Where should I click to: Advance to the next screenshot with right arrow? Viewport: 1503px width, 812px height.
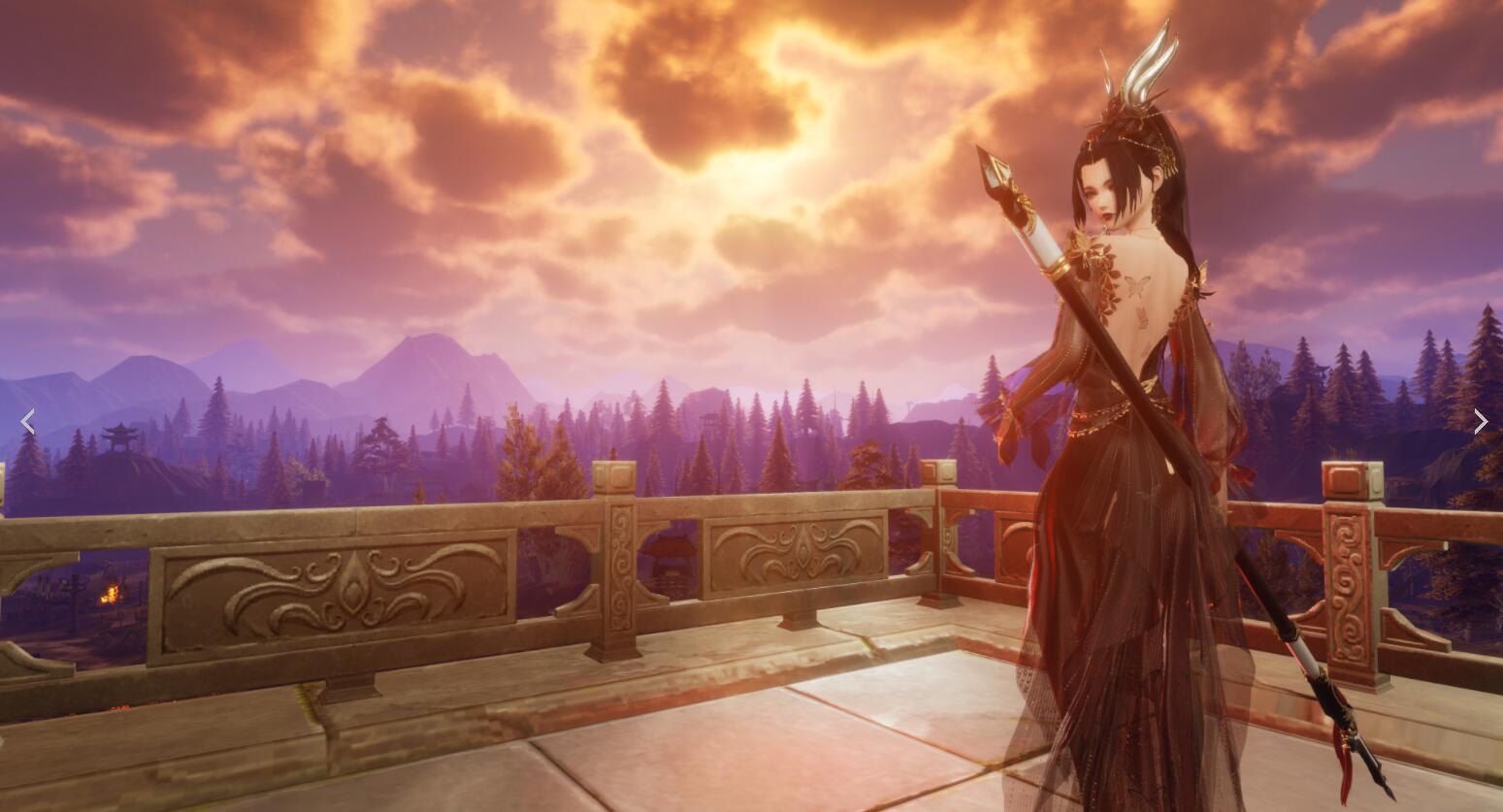point(1480,421)
